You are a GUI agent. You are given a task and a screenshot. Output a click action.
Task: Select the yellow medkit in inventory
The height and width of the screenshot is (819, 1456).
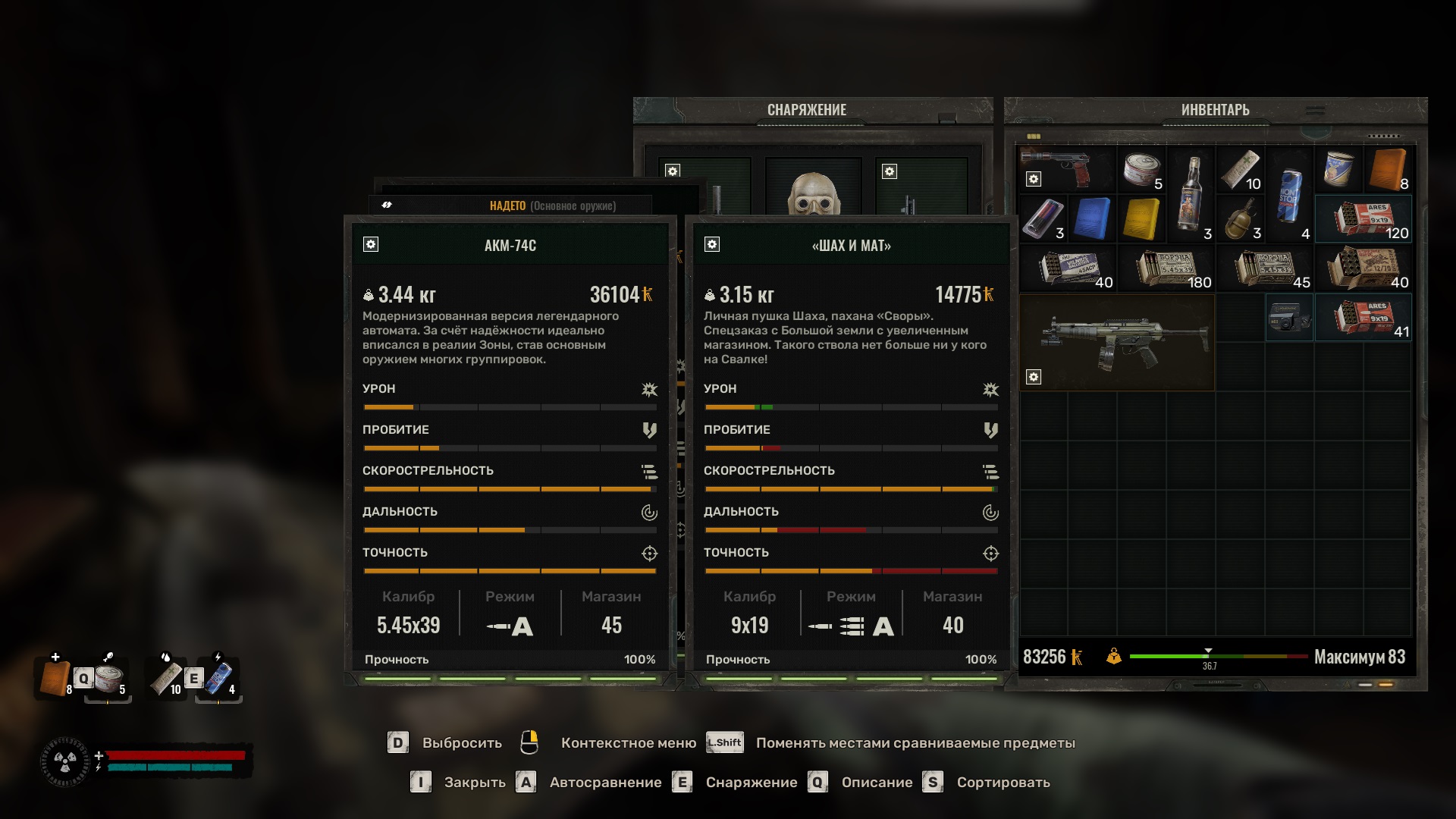pos(1141,218)
